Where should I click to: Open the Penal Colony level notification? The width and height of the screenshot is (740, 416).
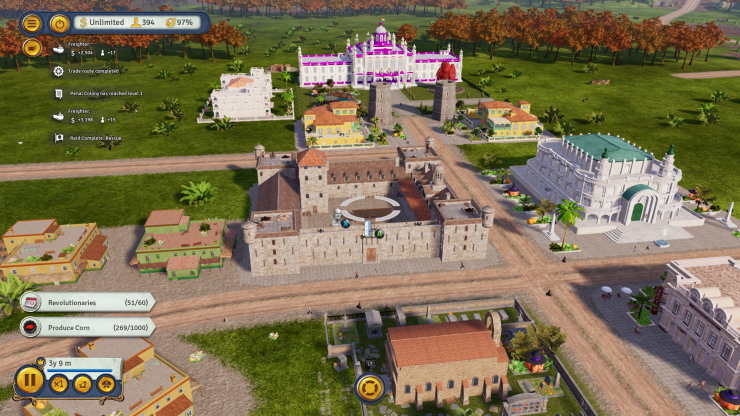(97, 93)
